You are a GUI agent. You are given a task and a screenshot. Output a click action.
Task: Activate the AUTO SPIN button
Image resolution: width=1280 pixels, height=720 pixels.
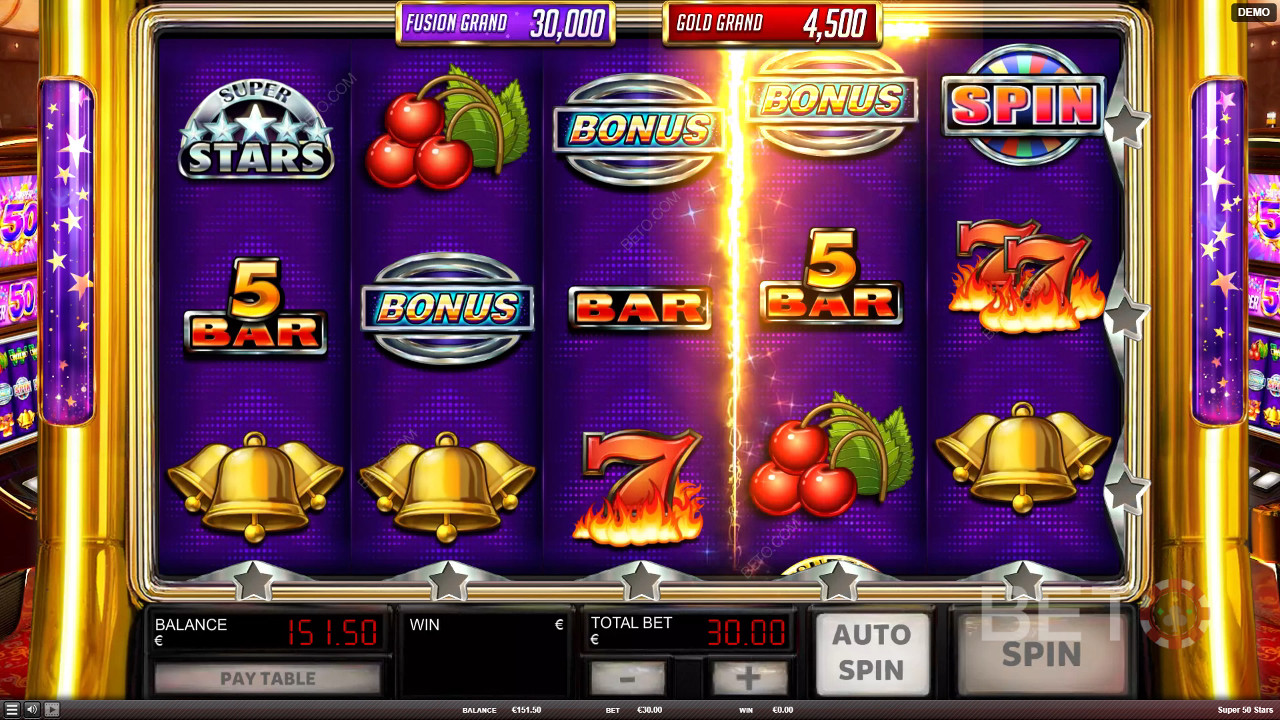click(871, 653)
